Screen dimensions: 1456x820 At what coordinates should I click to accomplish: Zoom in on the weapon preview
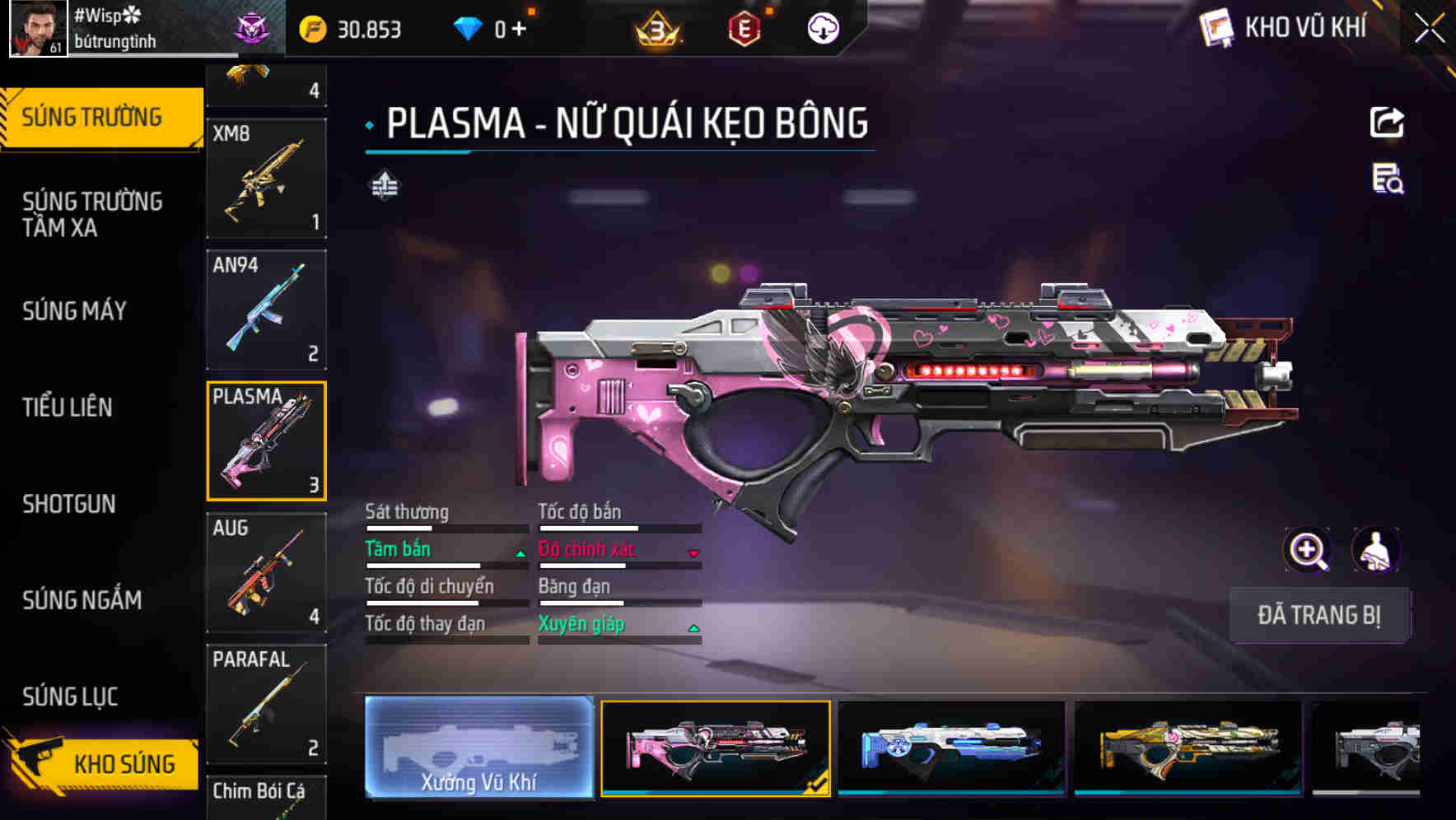pyautogui.click(x=1308, y=550)
